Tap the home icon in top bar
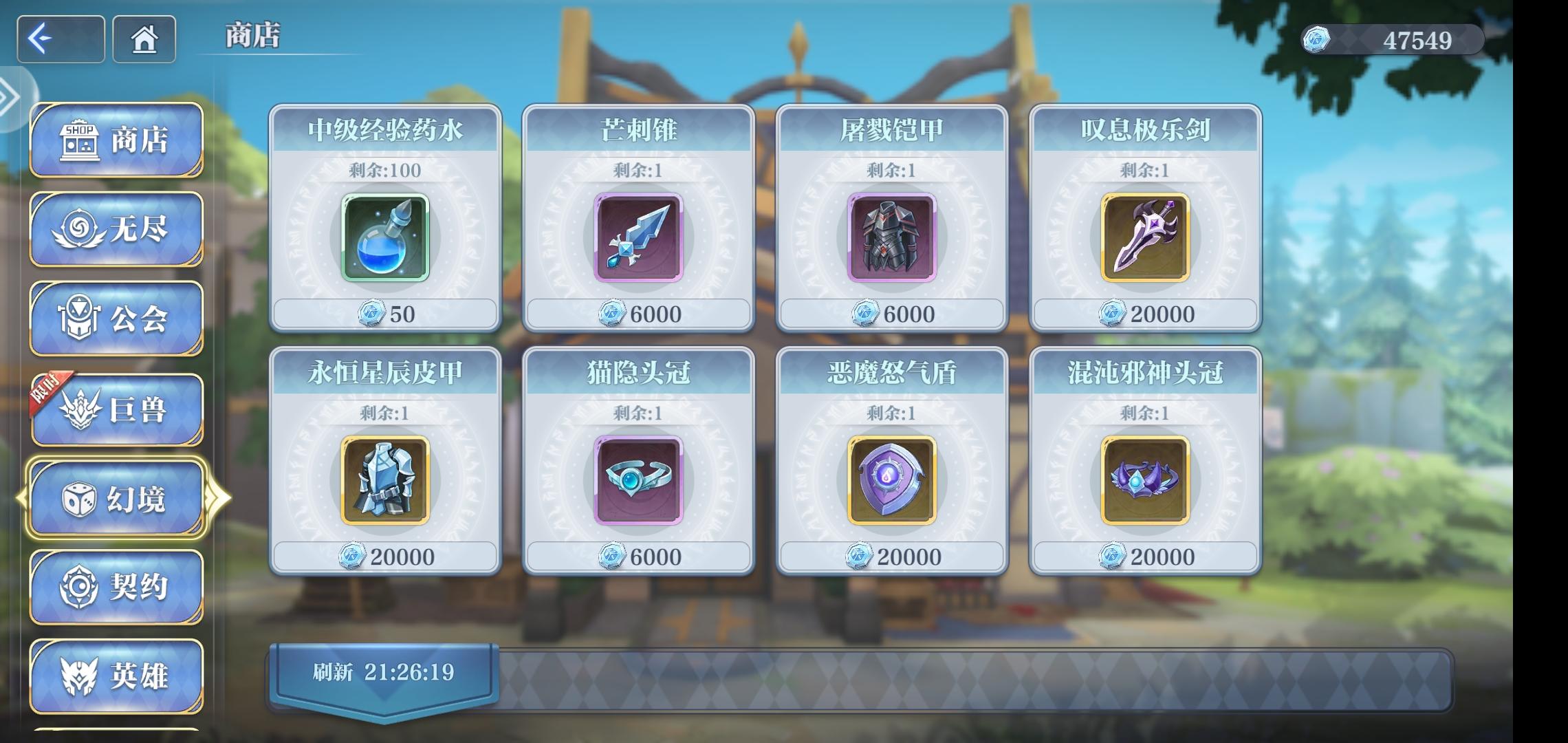The width and height of the screenshot is (1568, 743). click(144, 40)
